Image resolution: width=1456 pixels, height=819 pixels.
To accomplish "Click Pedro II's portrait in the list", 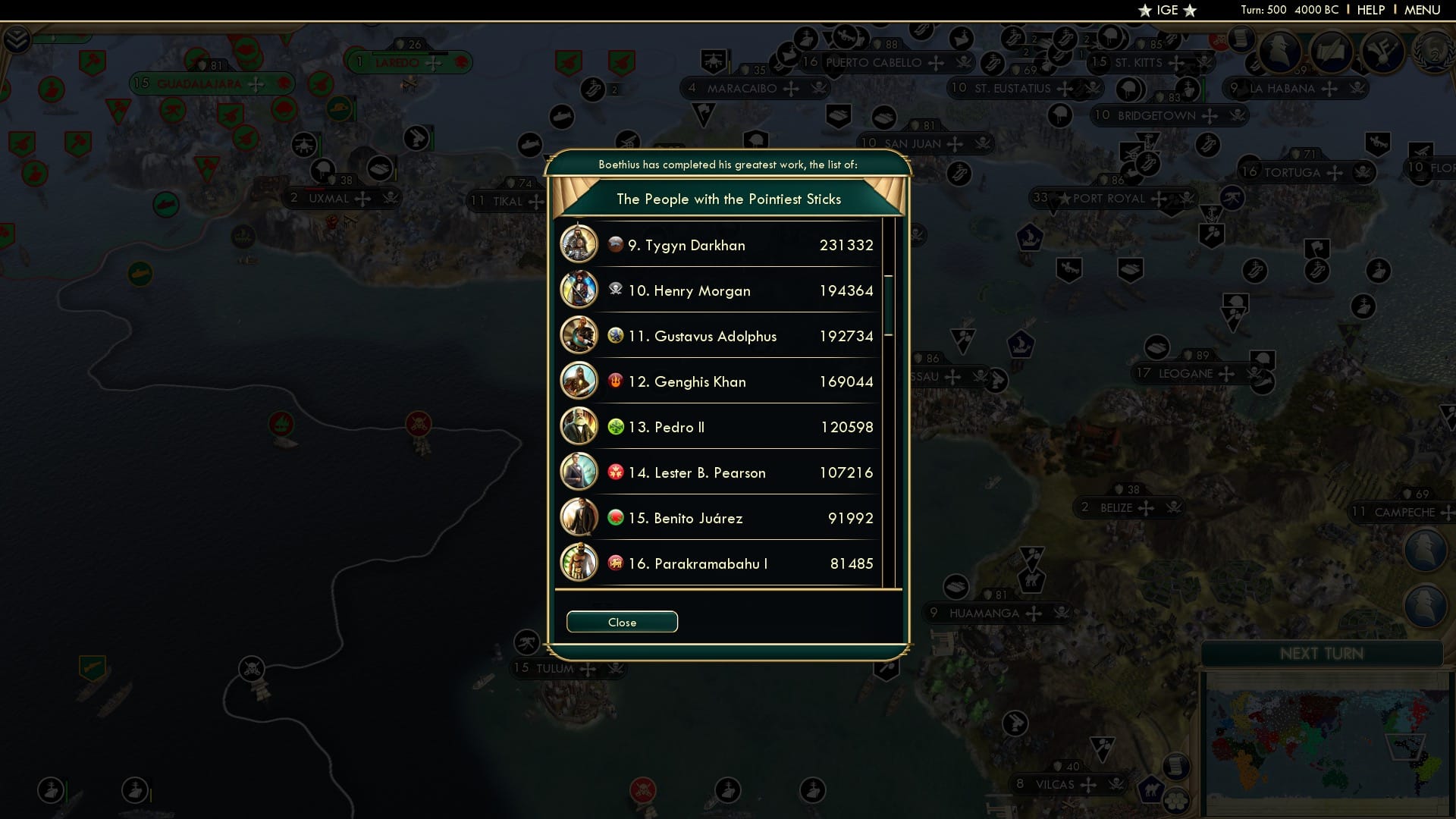I will (x=579, y=426).
